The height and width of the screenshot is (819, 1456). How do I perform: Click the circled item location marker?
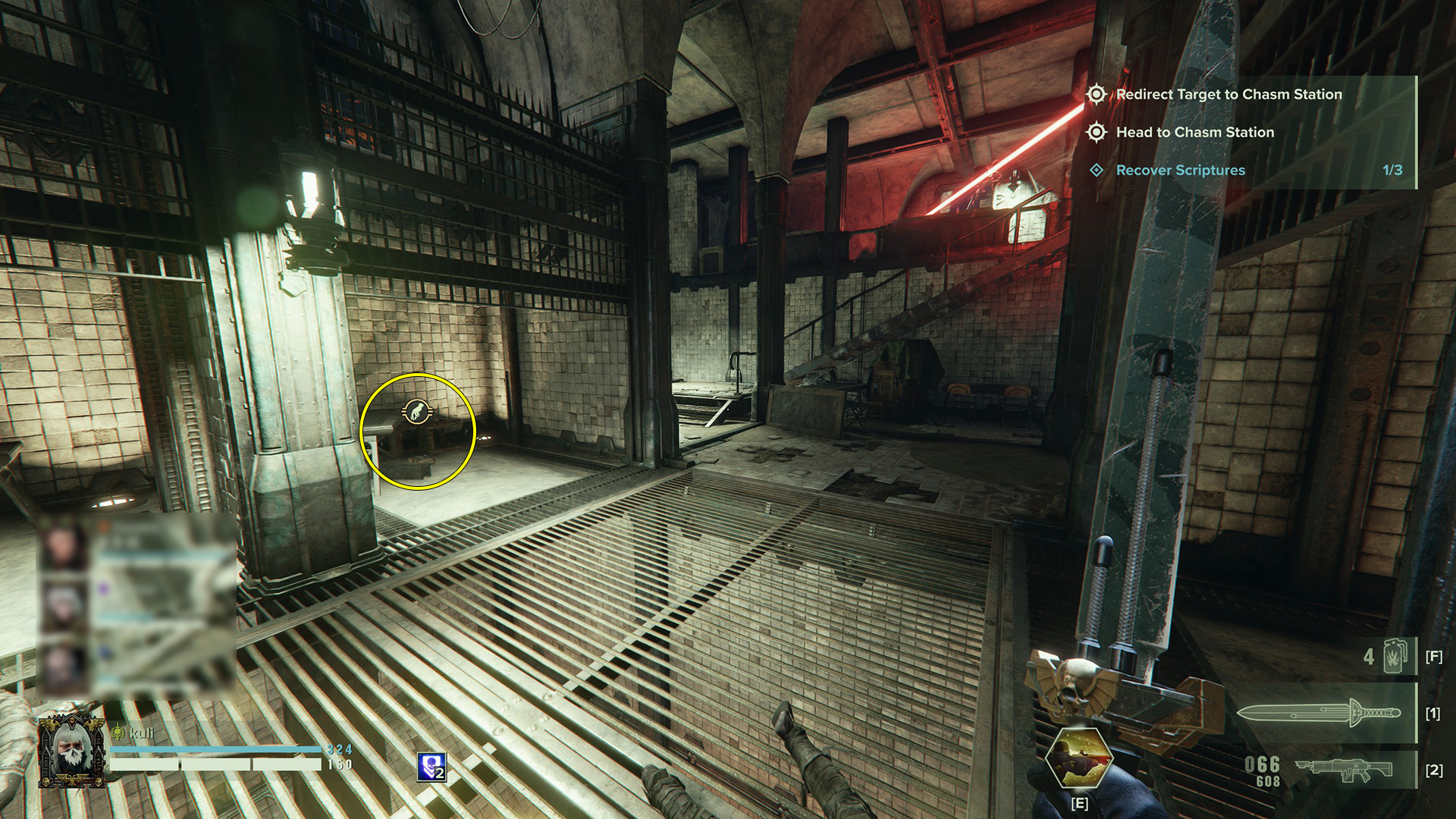417,412
